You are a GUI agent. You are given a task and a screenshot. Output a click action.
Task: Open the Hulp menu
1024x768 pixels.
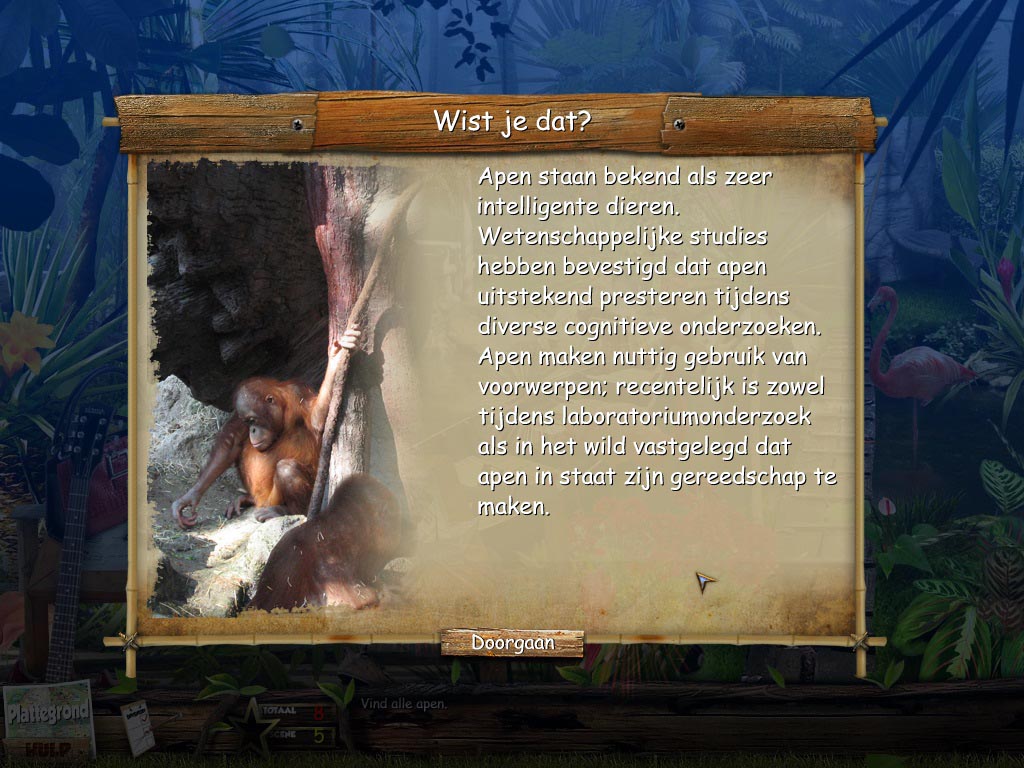tap(46, 749)
